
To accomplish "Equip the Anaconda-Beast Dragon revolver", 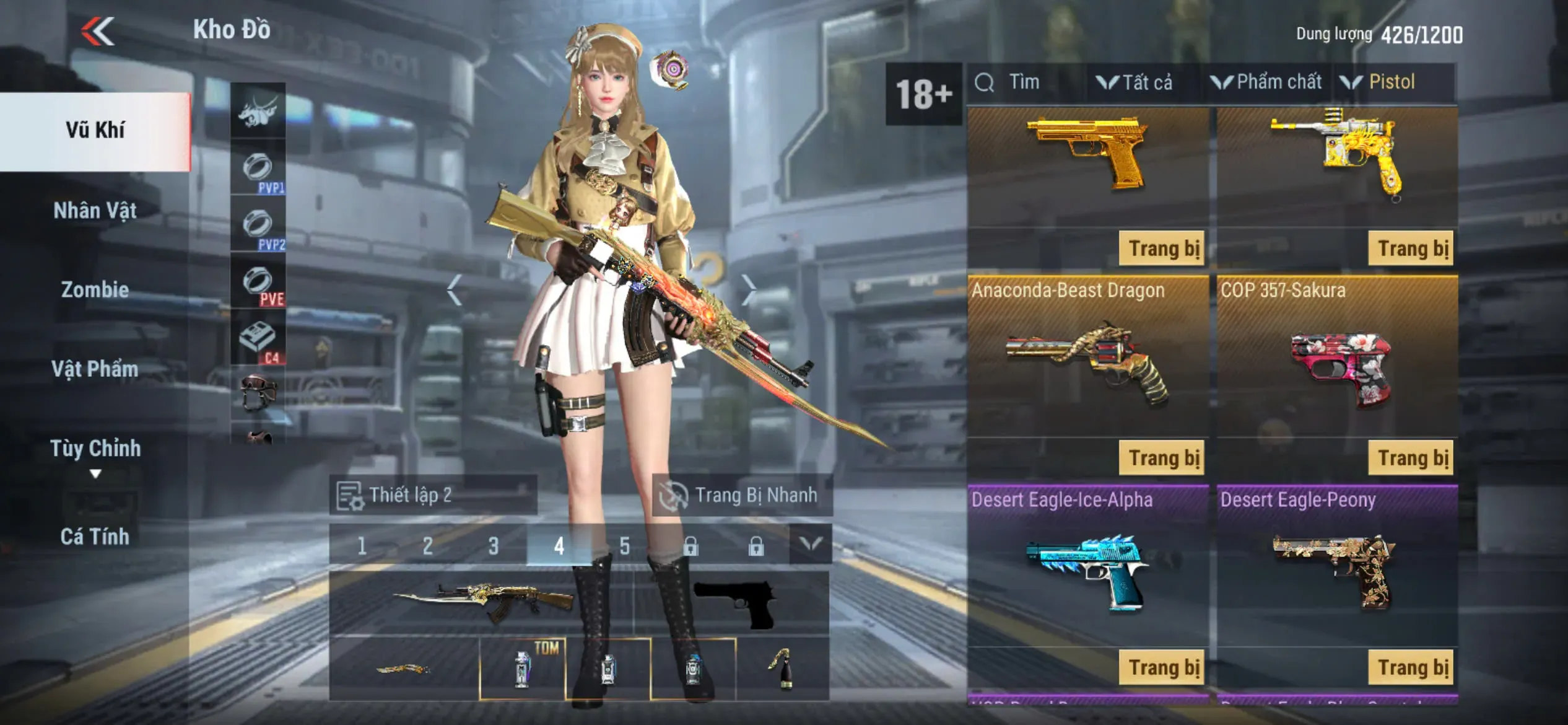I will click(x=1162, y=458).
